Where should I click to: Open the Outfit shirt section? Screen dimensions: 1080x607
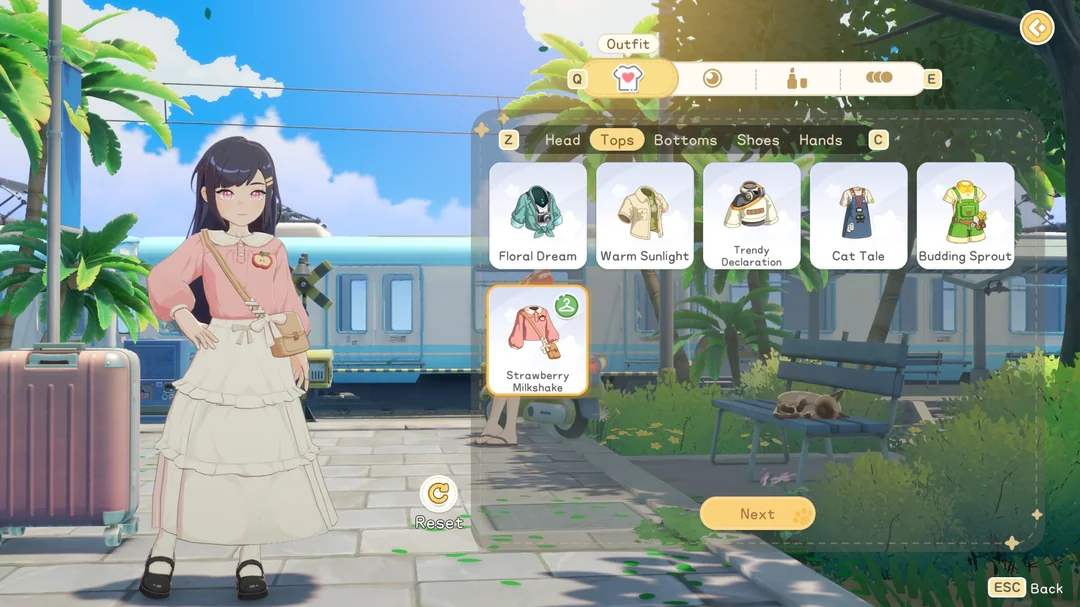(628, 79)
